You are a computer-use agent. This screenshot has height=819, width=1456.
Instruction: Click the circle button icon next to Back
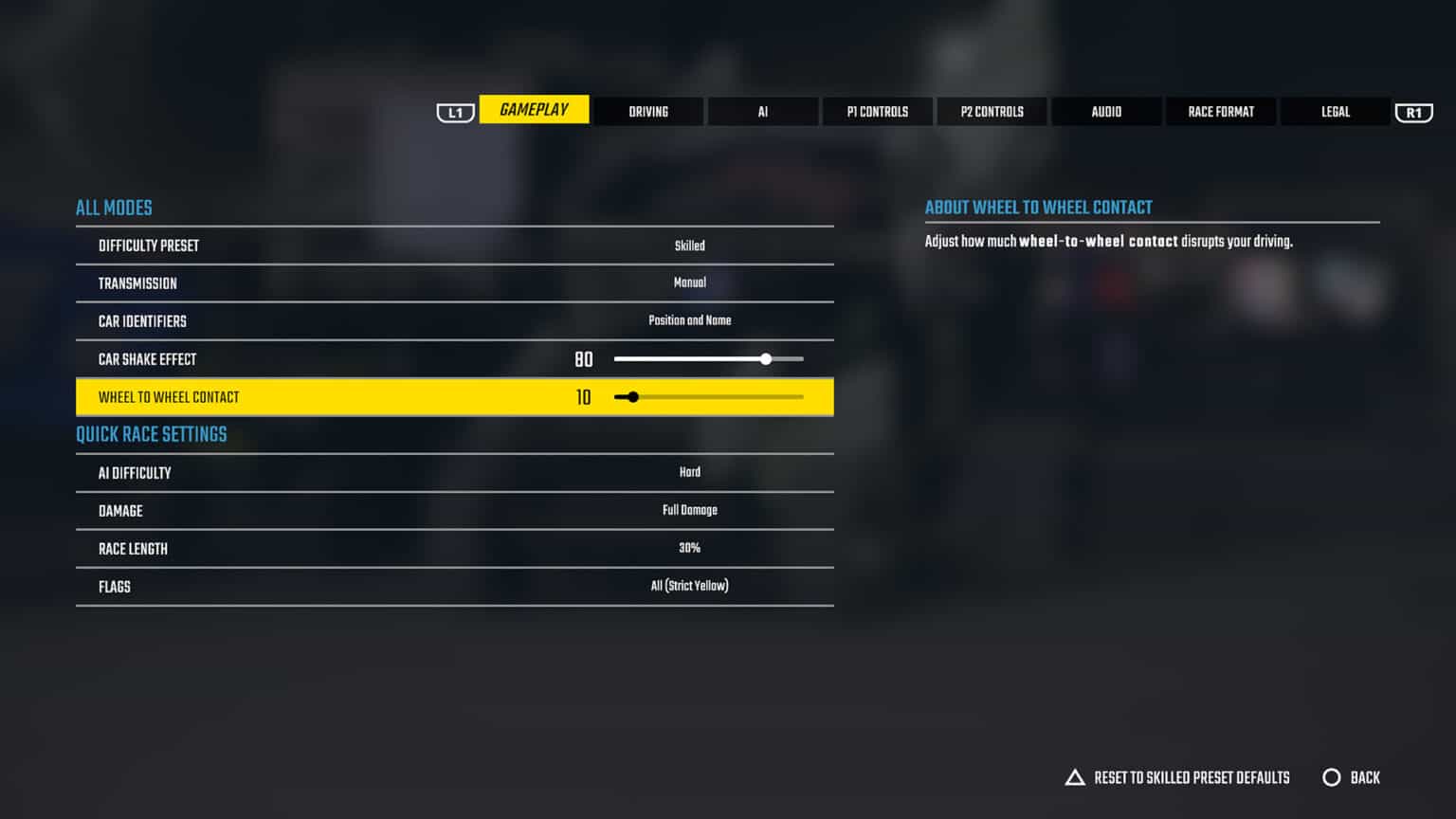click(x=1333, y=777)
